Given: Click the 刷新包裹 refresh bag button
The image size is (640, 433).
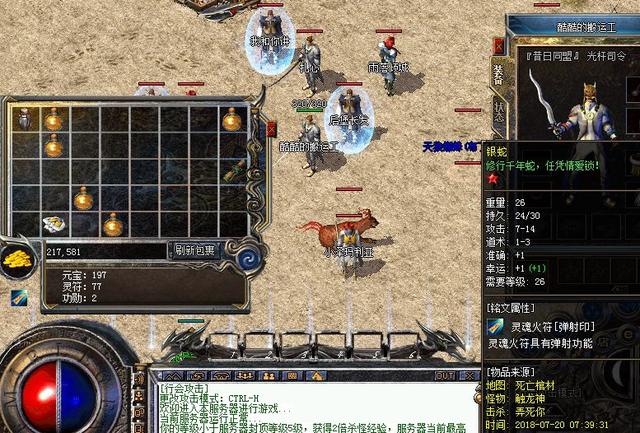Looking at the screenshot, I should [195, 251].
